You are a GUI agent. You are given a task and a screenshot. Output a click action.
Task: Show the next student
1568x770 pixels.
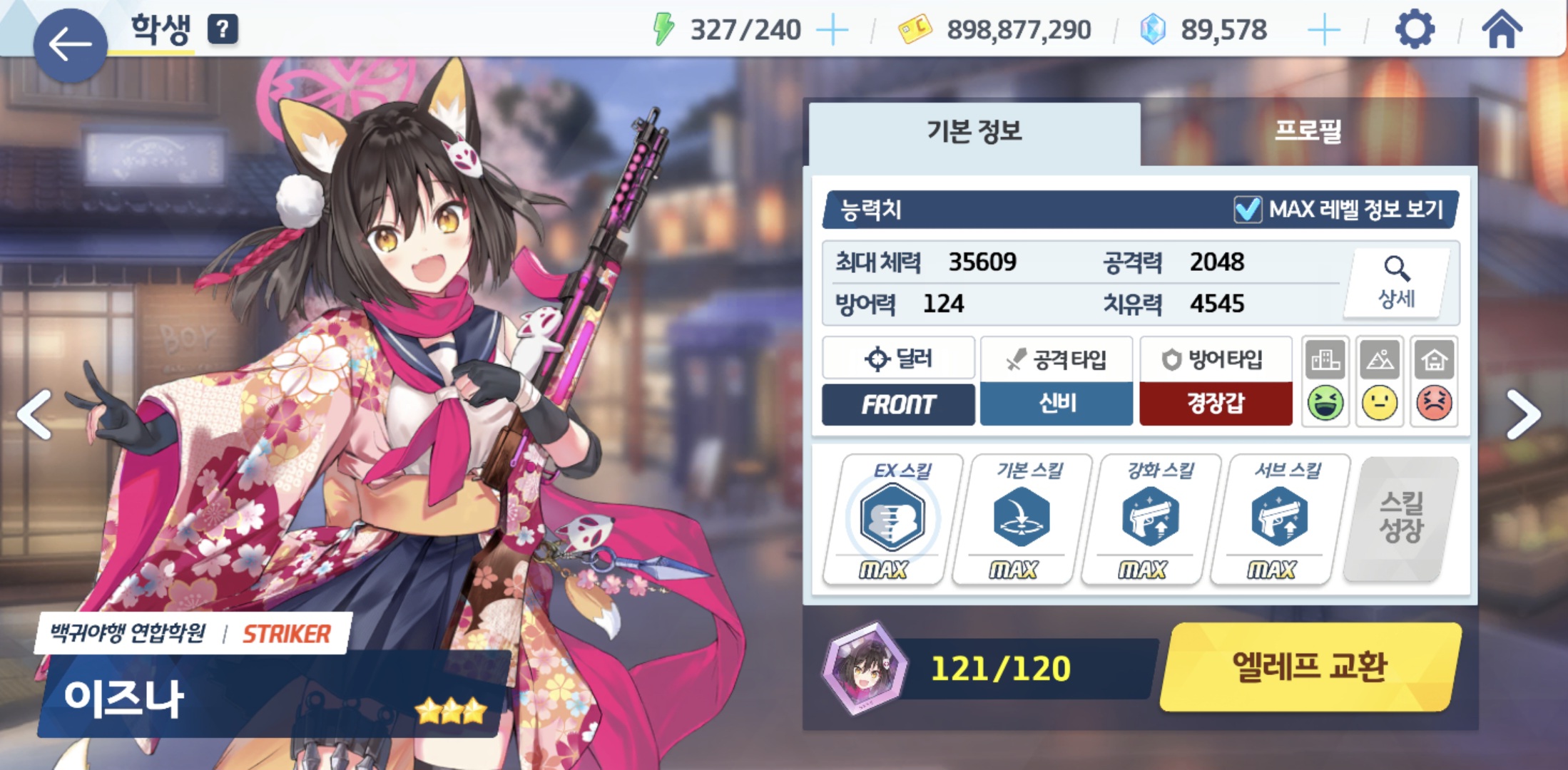tap(1523, 414)
